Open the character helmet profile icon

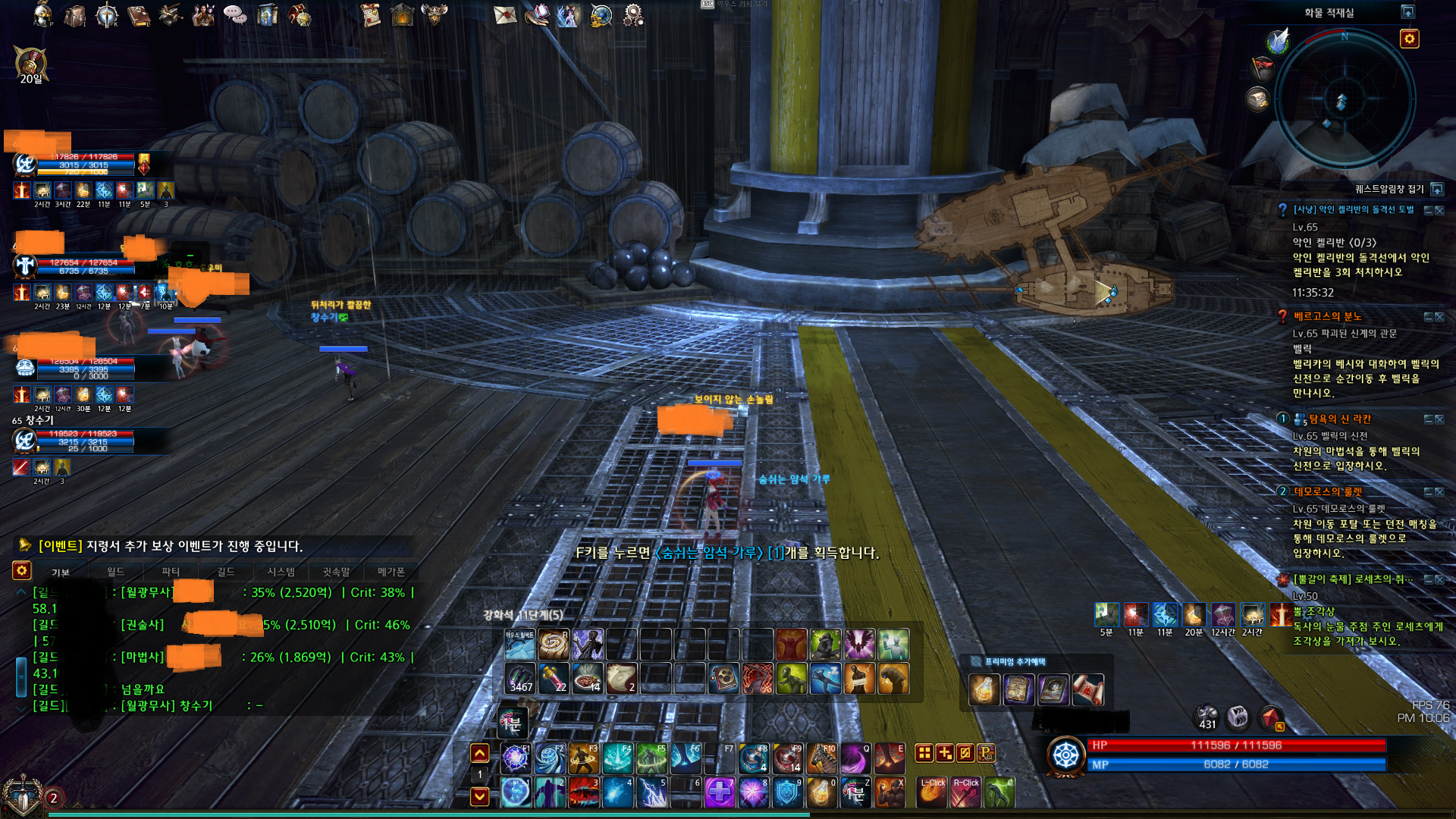(x=42, y=14)
